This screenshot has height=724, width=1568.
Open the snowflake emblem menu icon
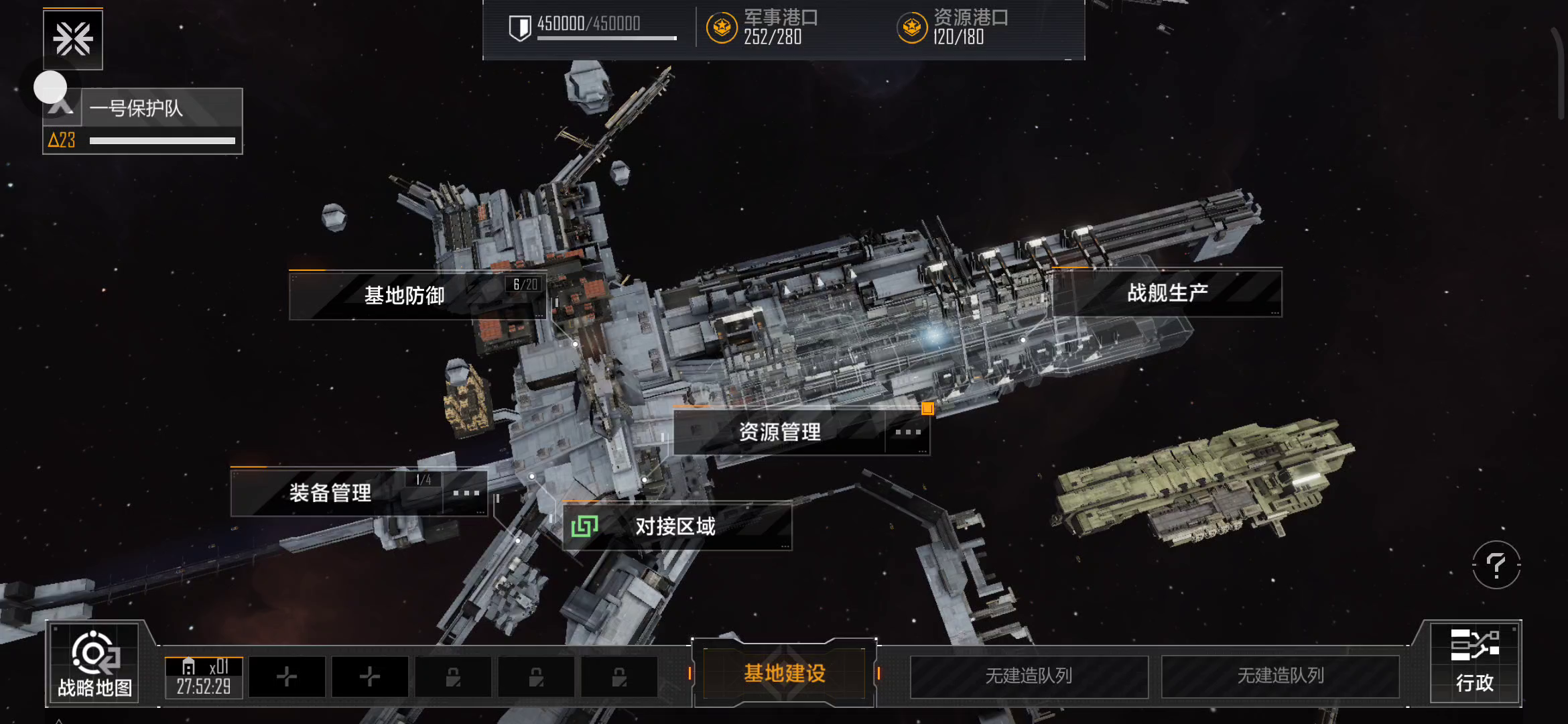point(73,39)
